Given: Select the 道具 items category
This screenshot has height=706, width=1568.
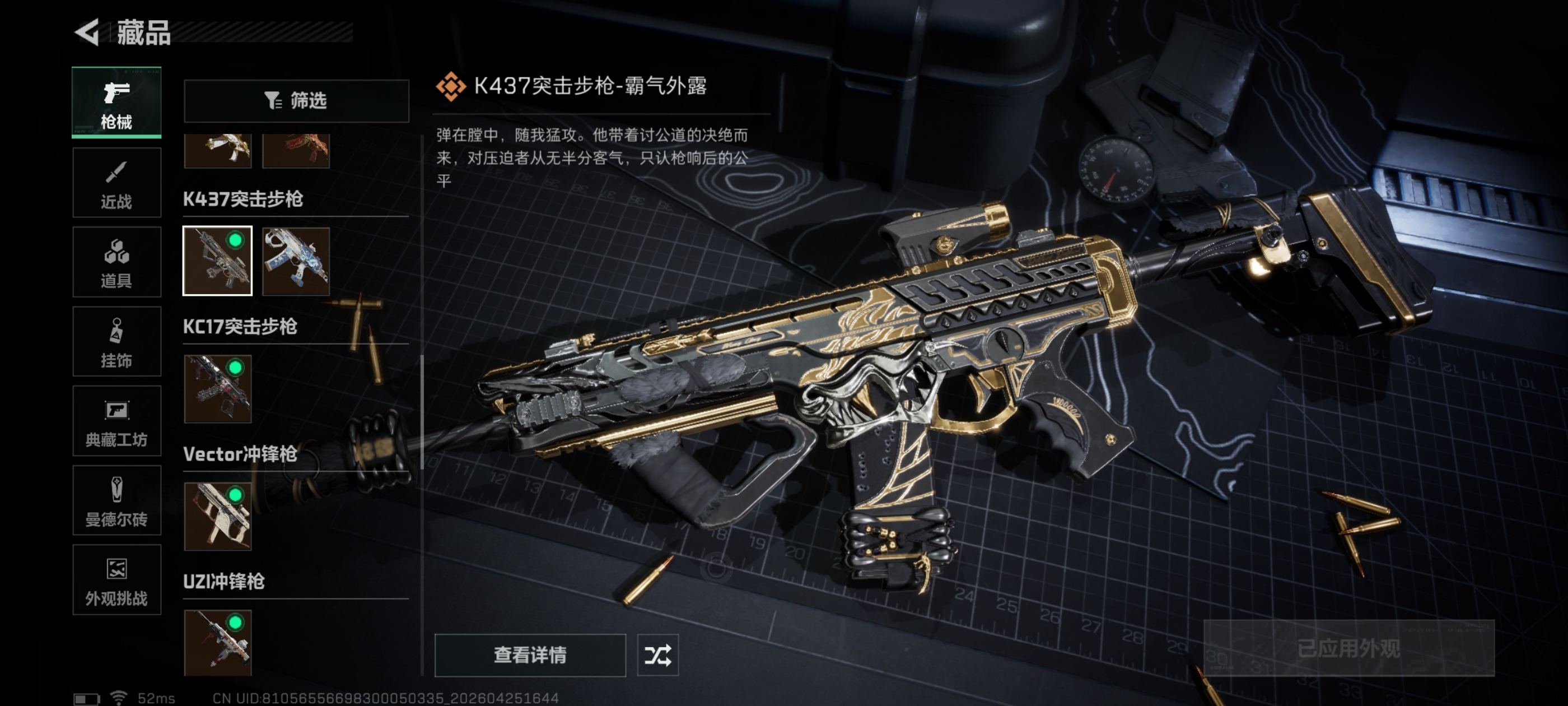Looking at the screenshot, I should coord(116,262).
